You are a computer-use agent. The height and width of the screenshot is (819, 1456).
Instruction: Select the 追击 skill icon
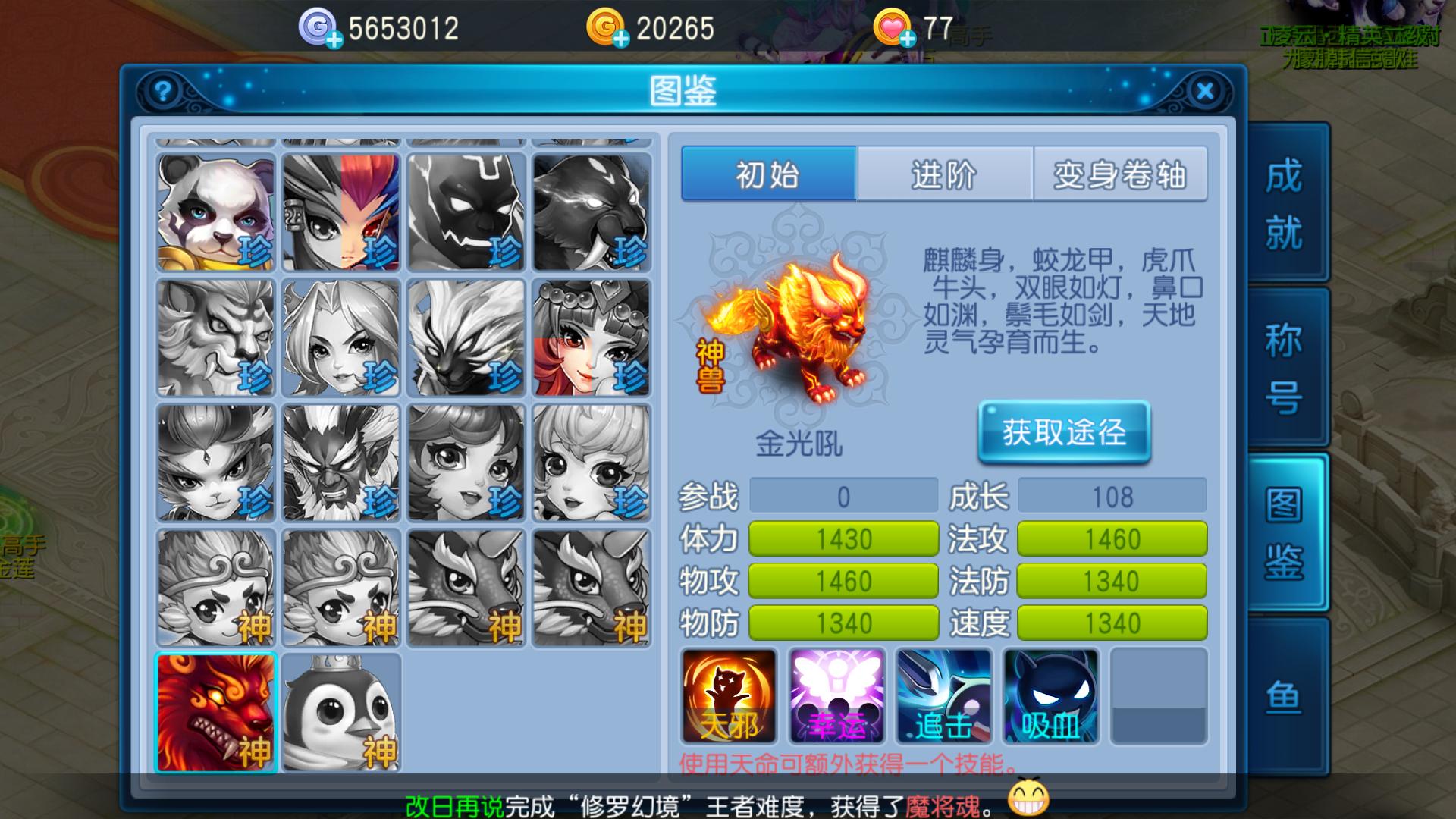943,698
